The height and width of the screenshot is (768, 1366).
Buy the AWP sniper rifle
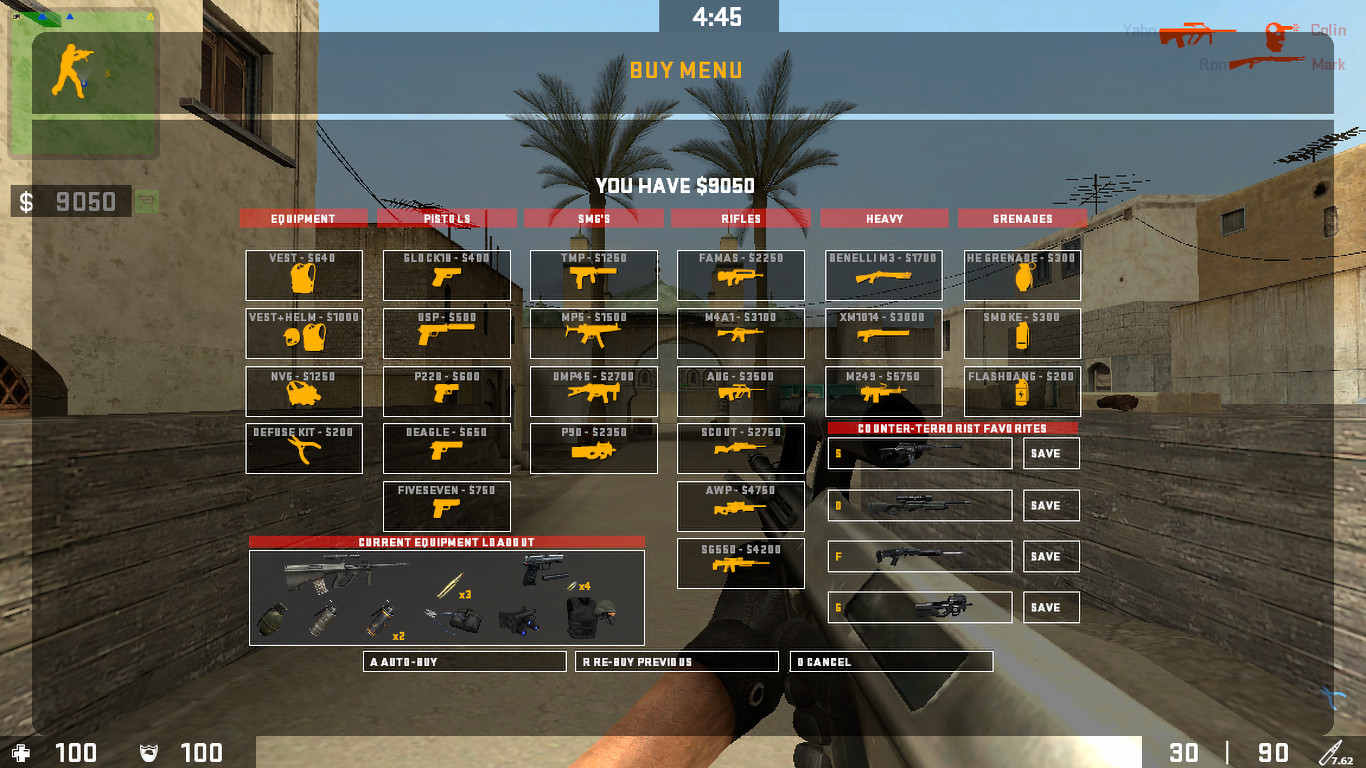click(740, 505)
